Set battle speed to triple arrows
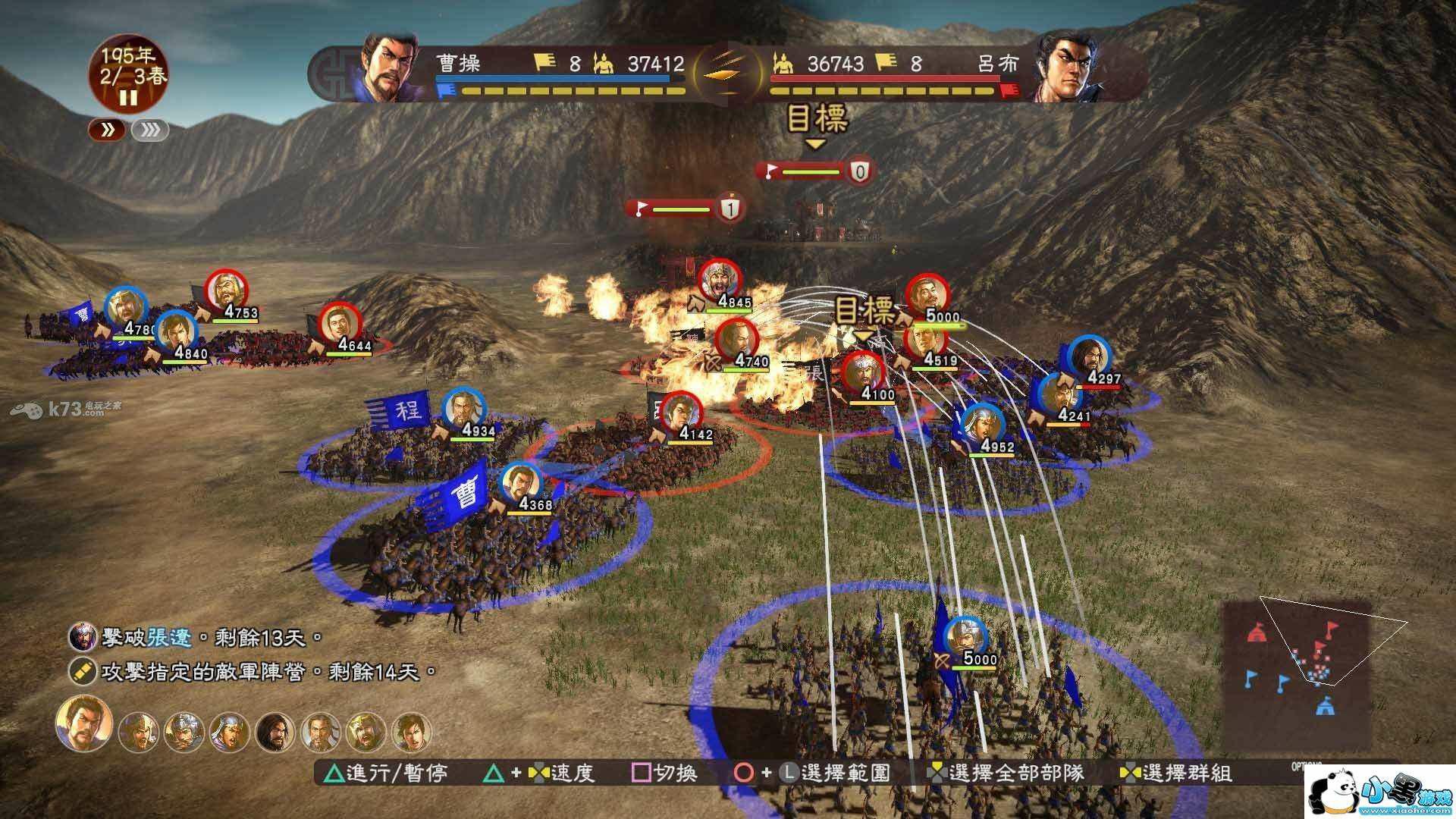The width and height of the screenshot is (1456, 819). (150, 130)
